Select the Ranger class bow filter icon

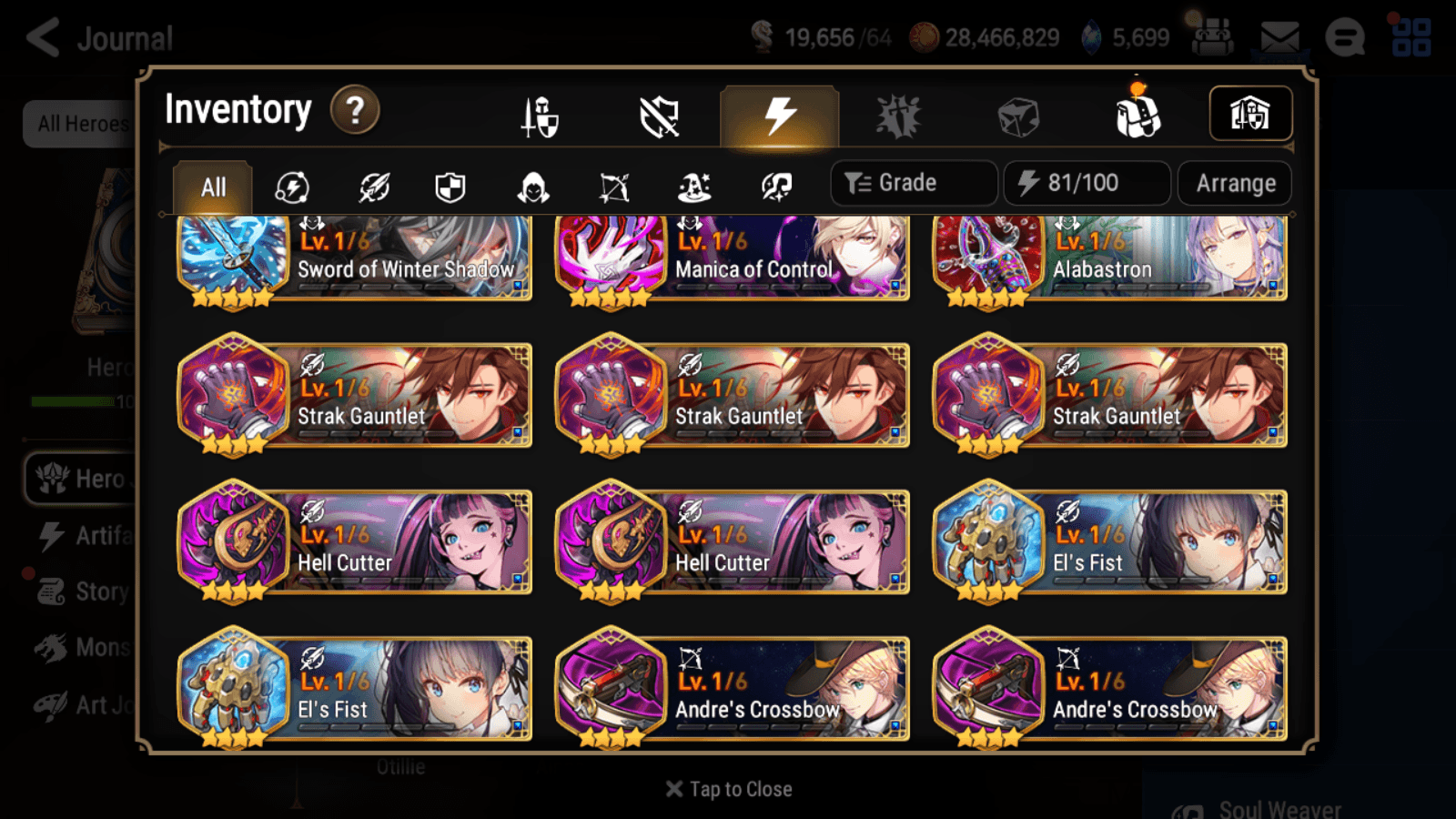click(613, 187)
